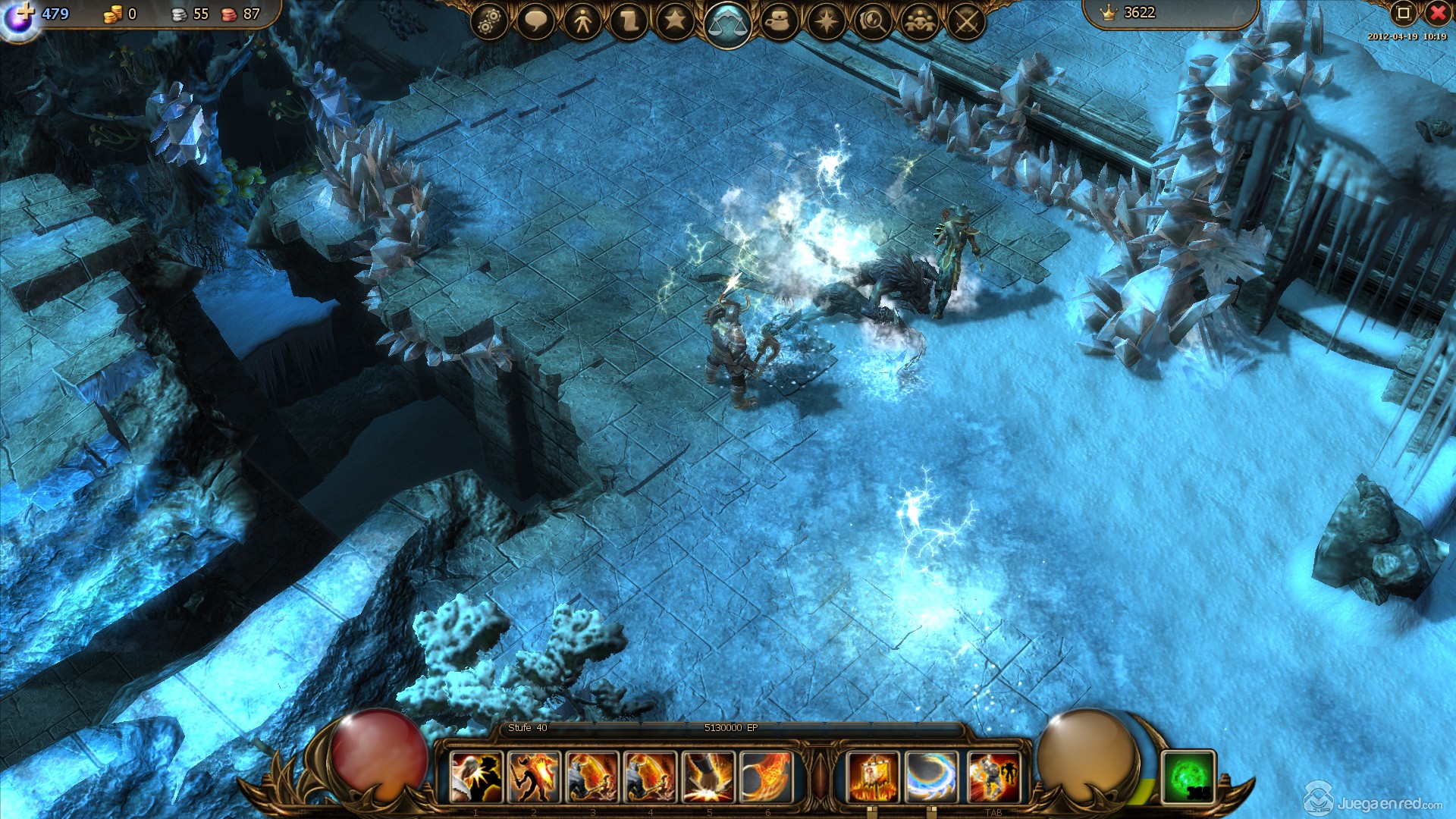Viewport: 1456px width, 819px height.
Task: Use the green essence orb slot
Action: (x=1188, y=777)
